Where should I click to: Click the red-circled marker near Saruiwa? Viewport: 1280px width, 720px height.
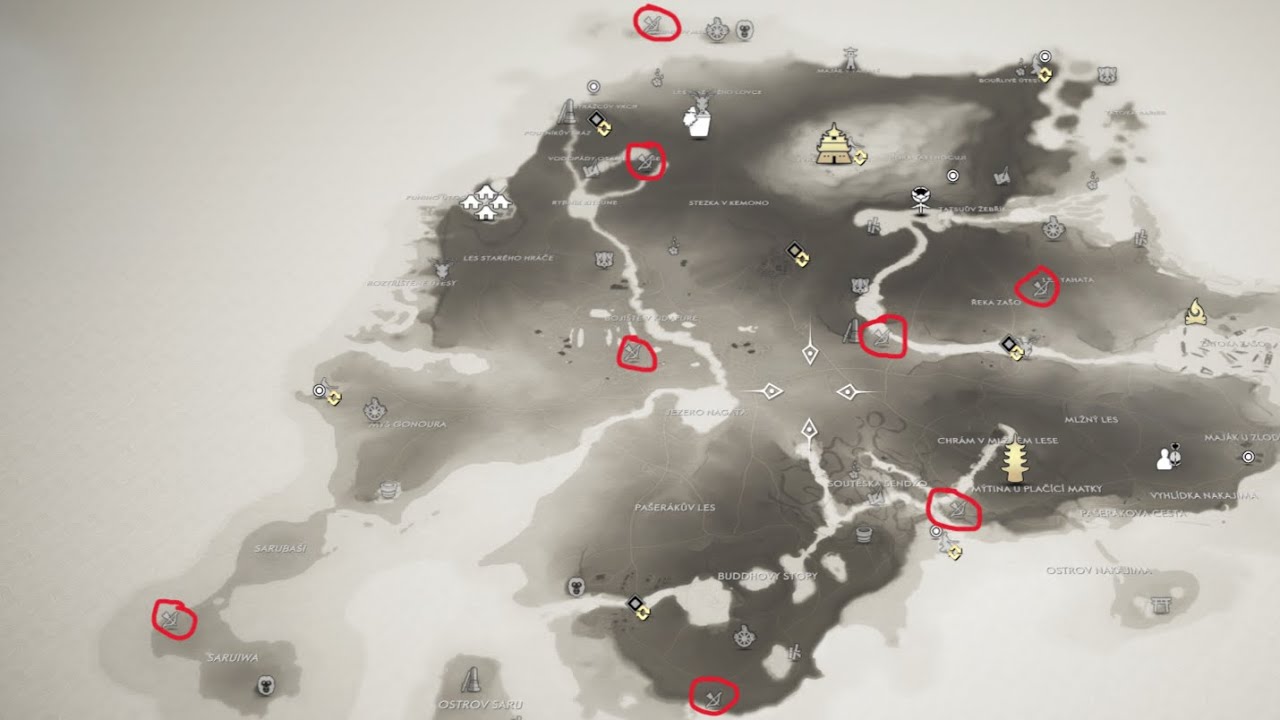pos(170,619)
